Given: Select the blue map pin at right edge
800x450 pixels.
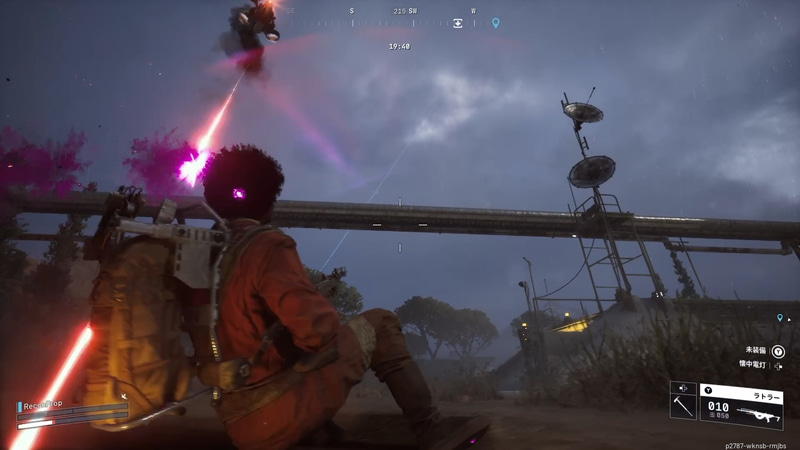Looking at the screenshot, I should pyautogui.click(x=780, y=318).
